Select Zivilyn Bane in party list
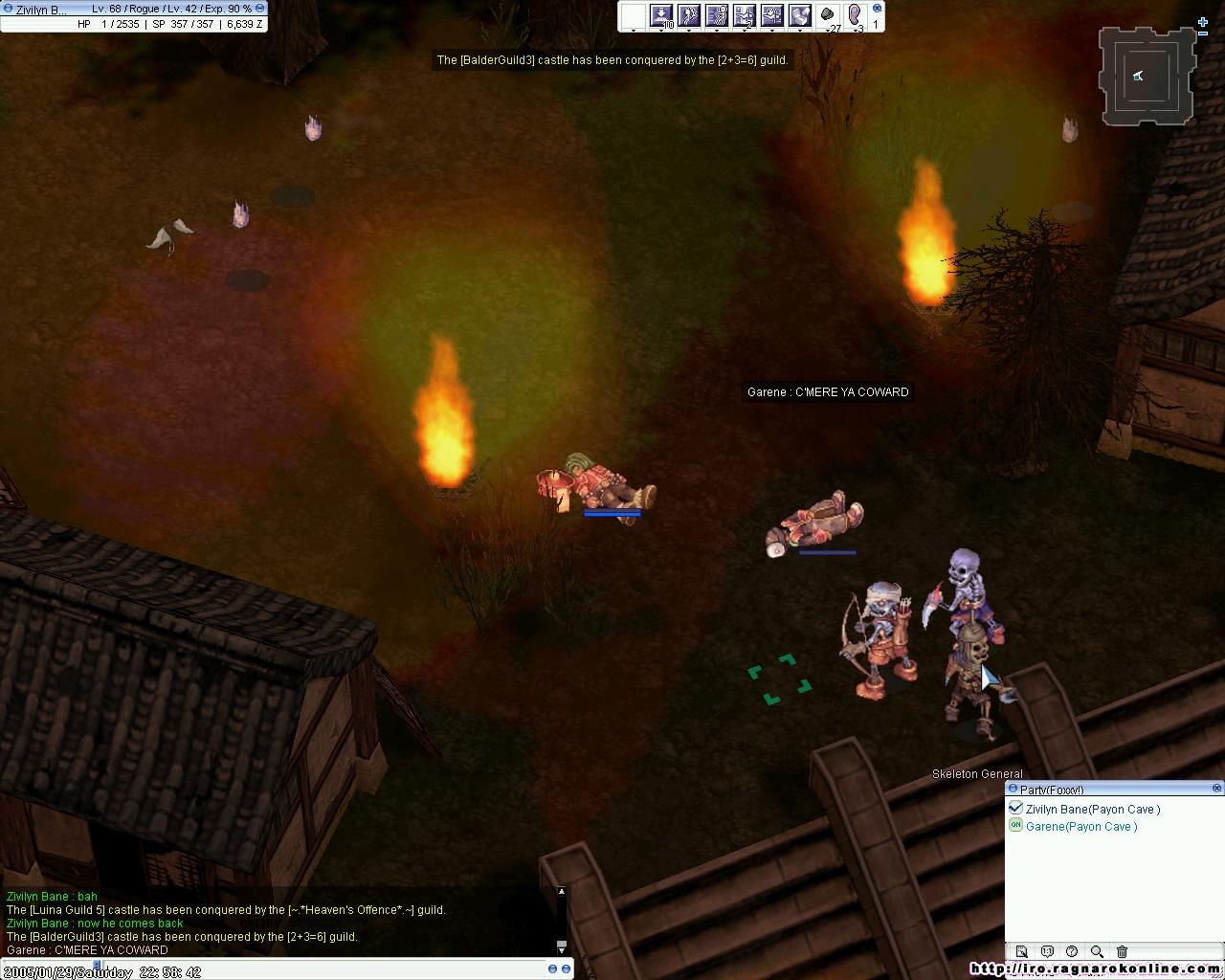 (x=1092, y=810)
